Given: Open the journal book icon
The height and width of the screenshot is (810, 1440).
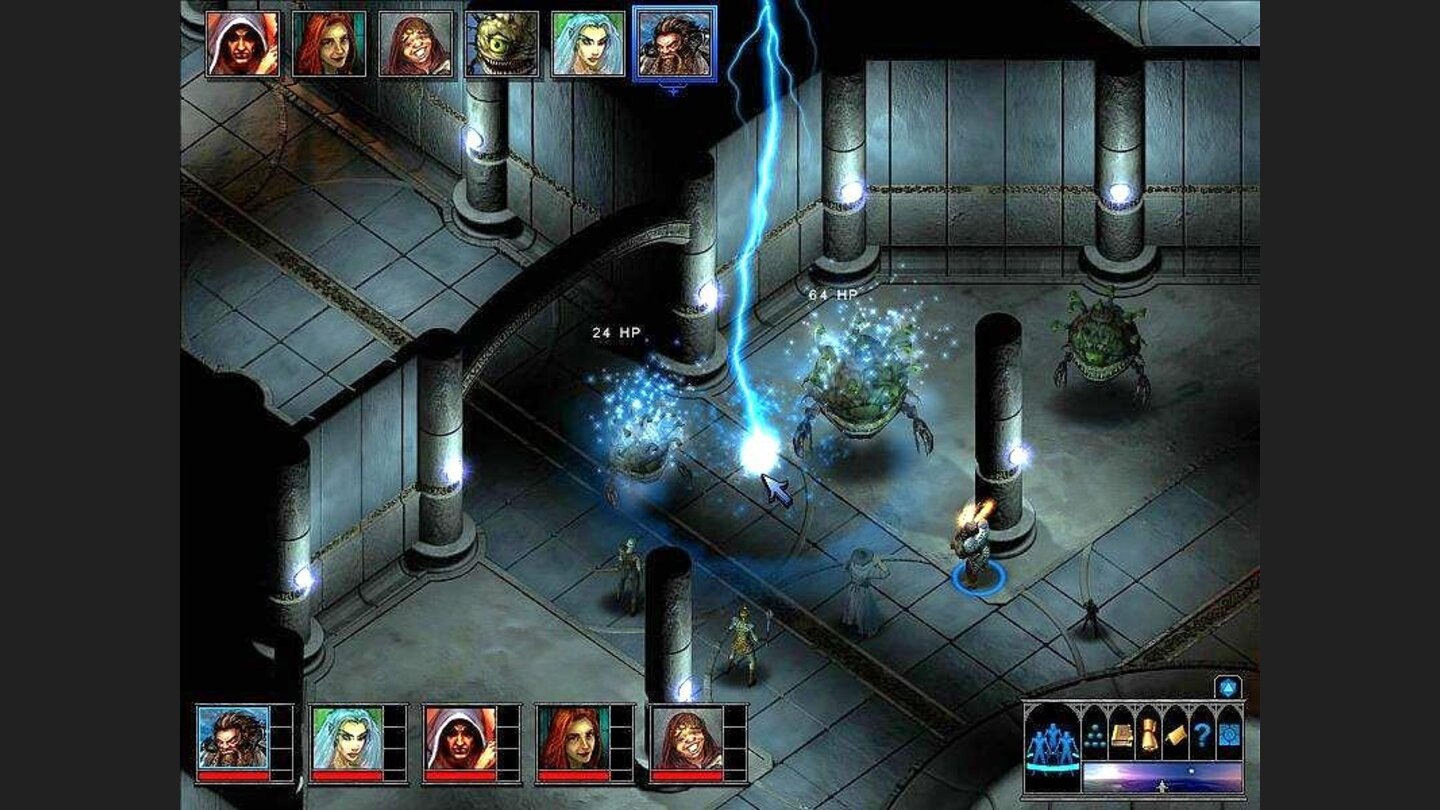Looking at the screenshot, I should (x=1122, y=735).
